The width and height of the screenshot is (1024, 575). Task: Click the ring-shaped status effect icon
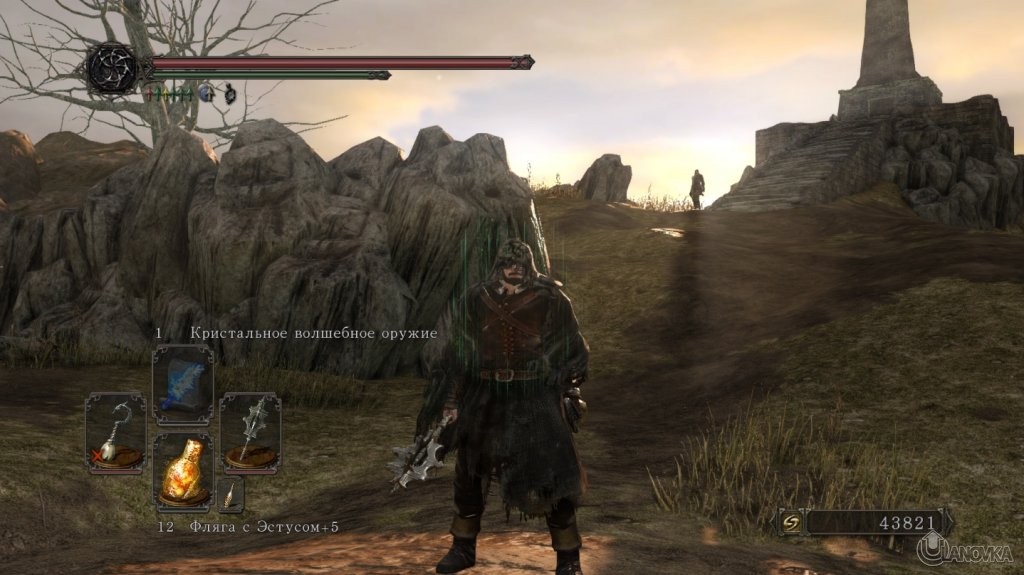pyautogui.click(x=229, y=93)
